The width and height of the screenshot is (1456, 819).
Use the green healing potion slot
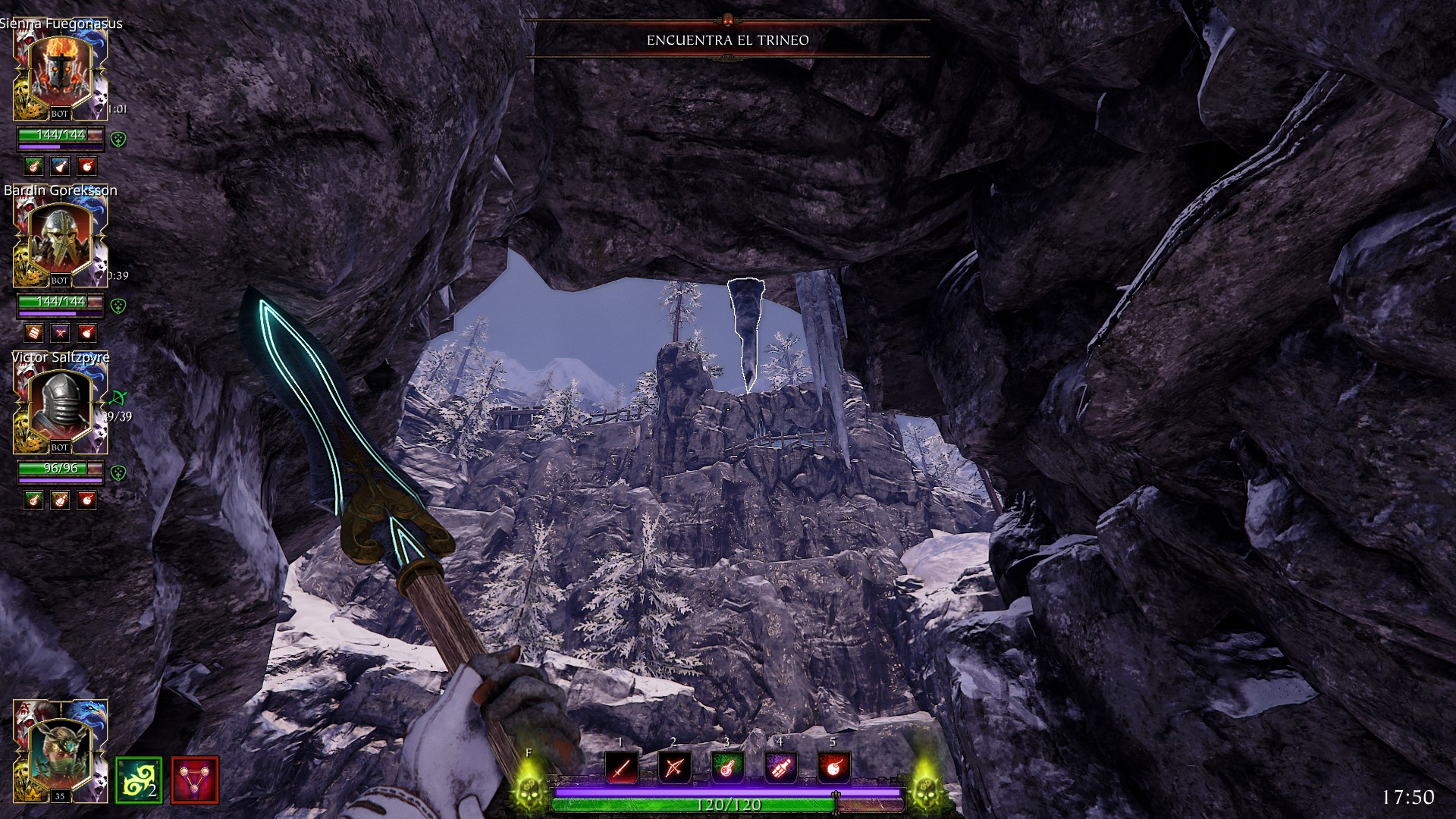pos(727,768)
